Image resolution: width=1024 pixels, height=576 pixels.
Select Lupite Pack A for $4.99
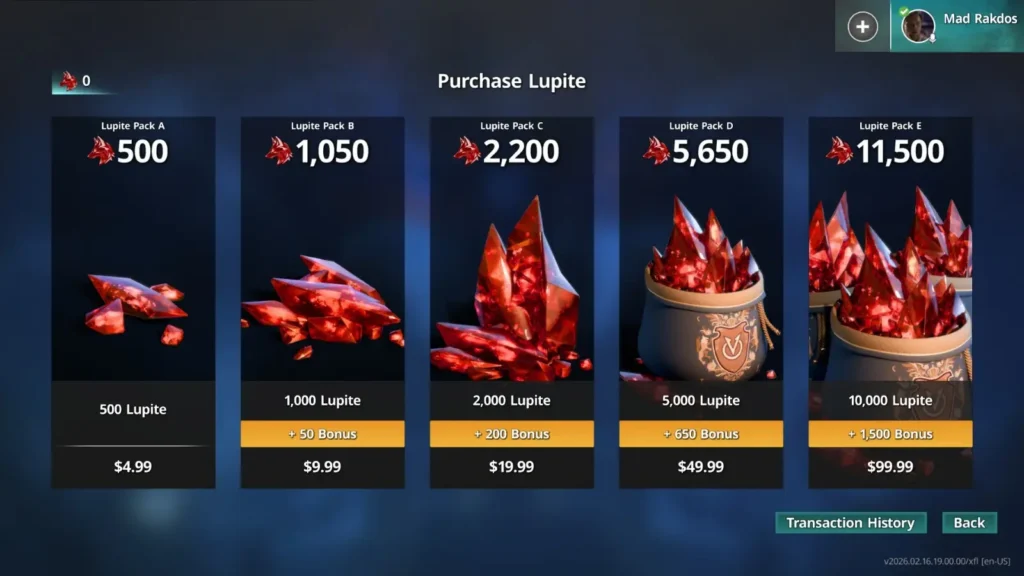tap(133, 301)
